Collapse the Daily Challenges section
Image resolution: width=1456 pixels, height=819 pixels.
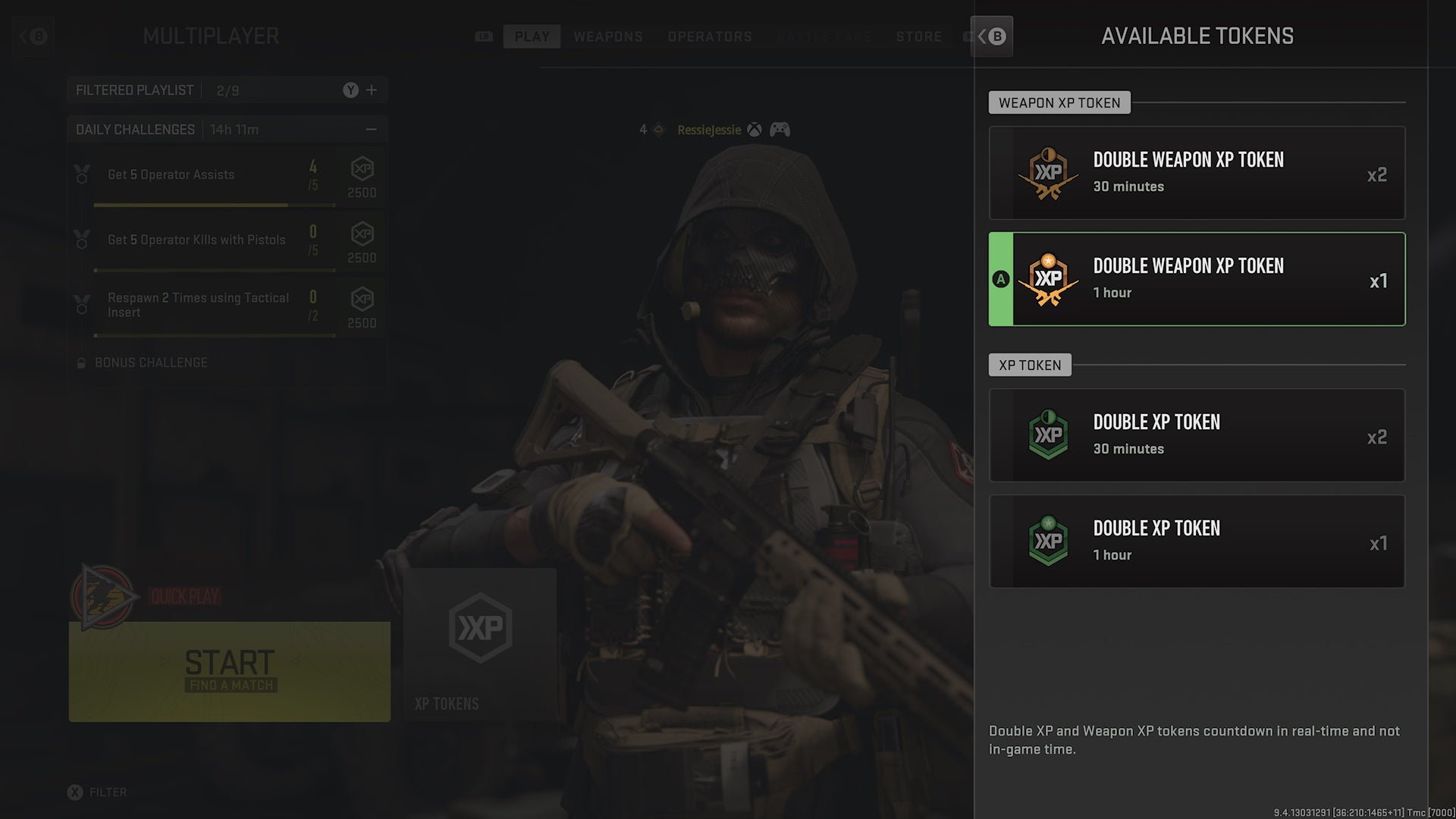point(371,129)
